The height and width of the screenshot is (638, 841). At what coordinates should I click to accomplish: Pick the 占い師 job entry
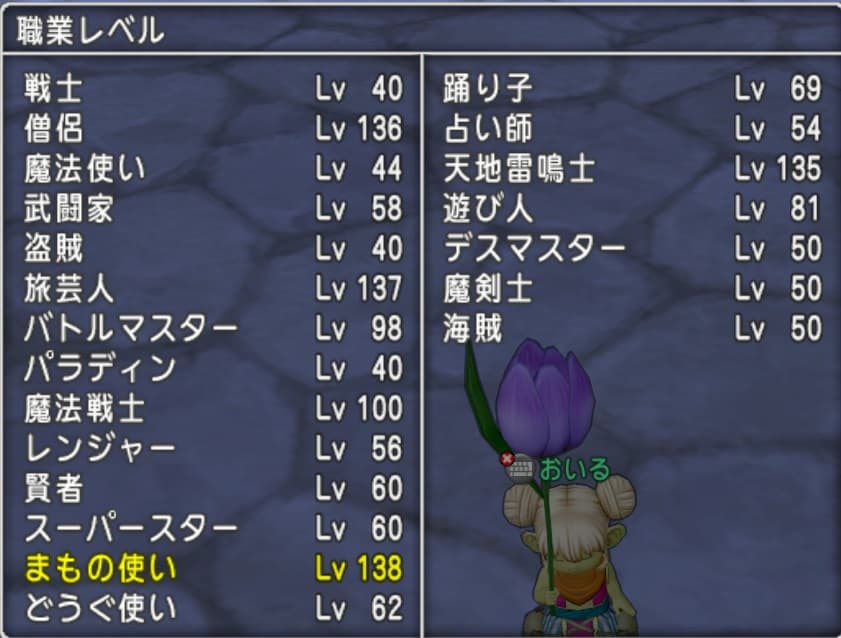(488, 129)
